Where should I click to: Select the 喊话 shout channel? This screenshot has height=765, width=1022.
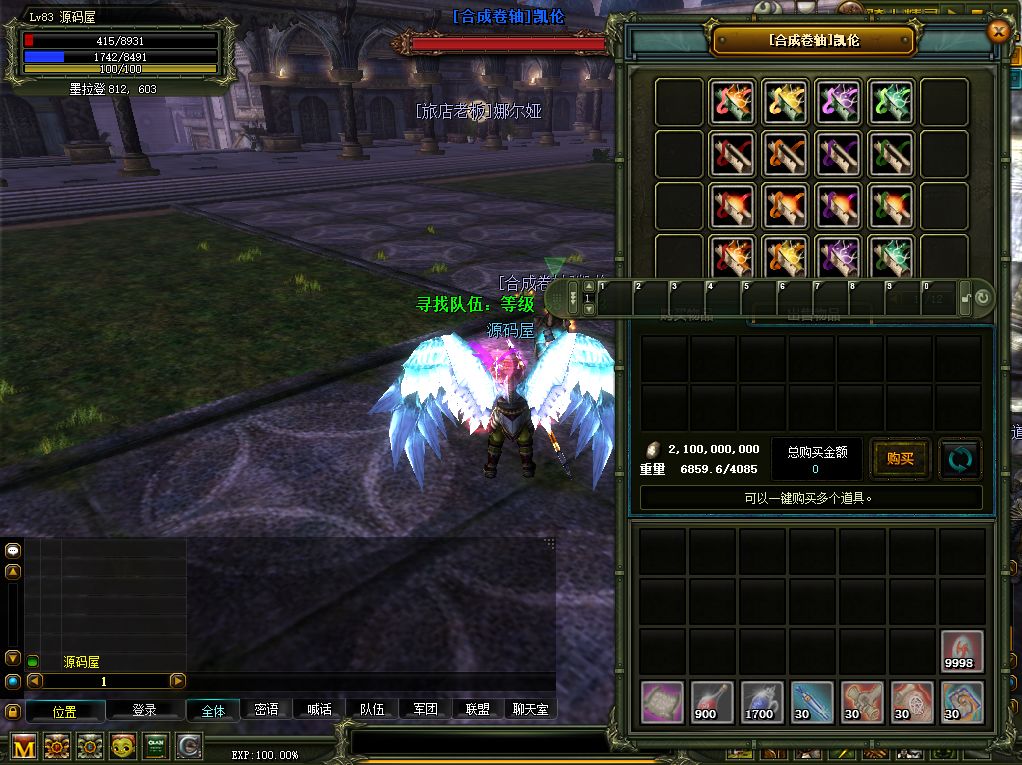pos(319,709)
